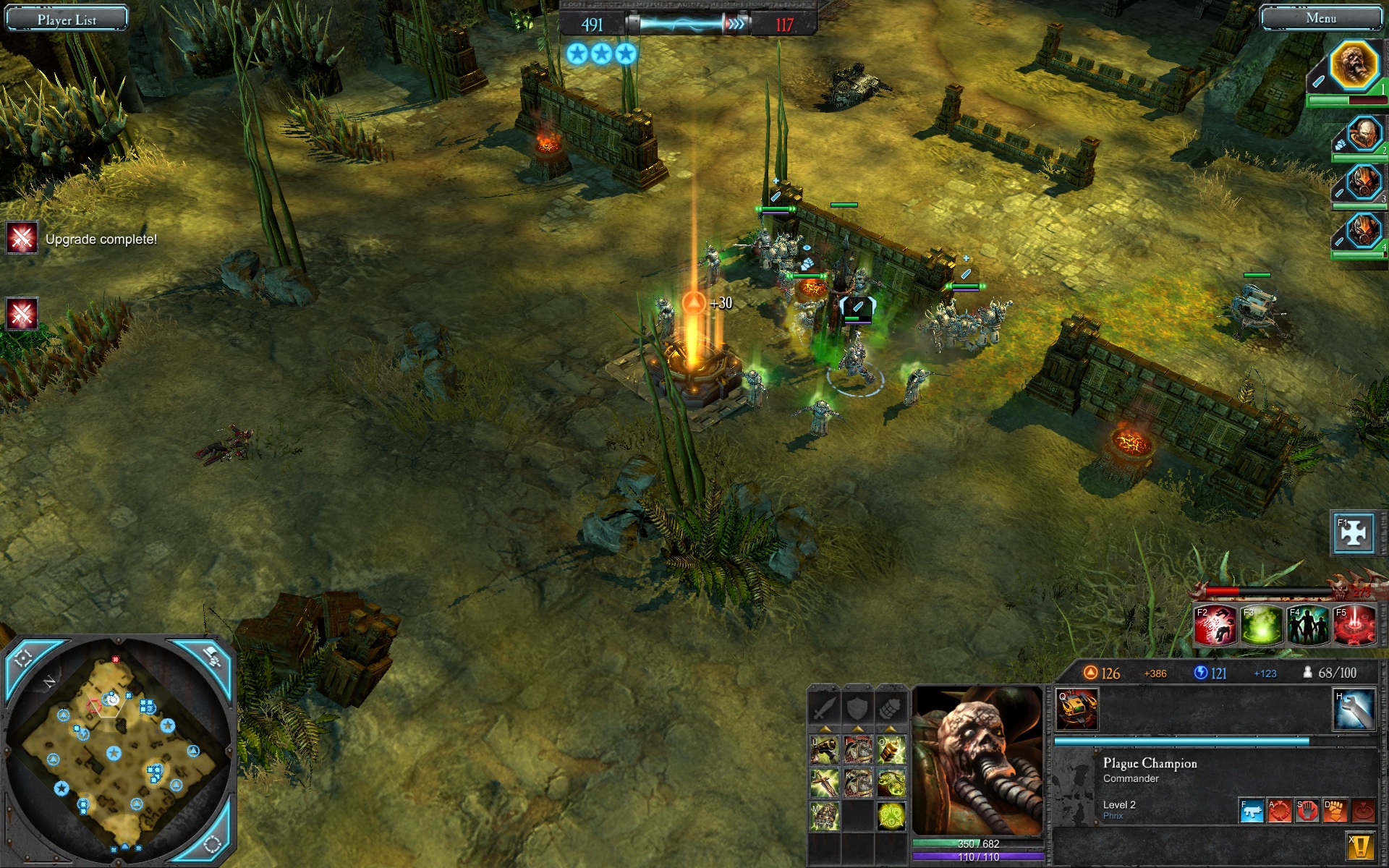Click the yellow exclamation mark button

pos(1360,846)
